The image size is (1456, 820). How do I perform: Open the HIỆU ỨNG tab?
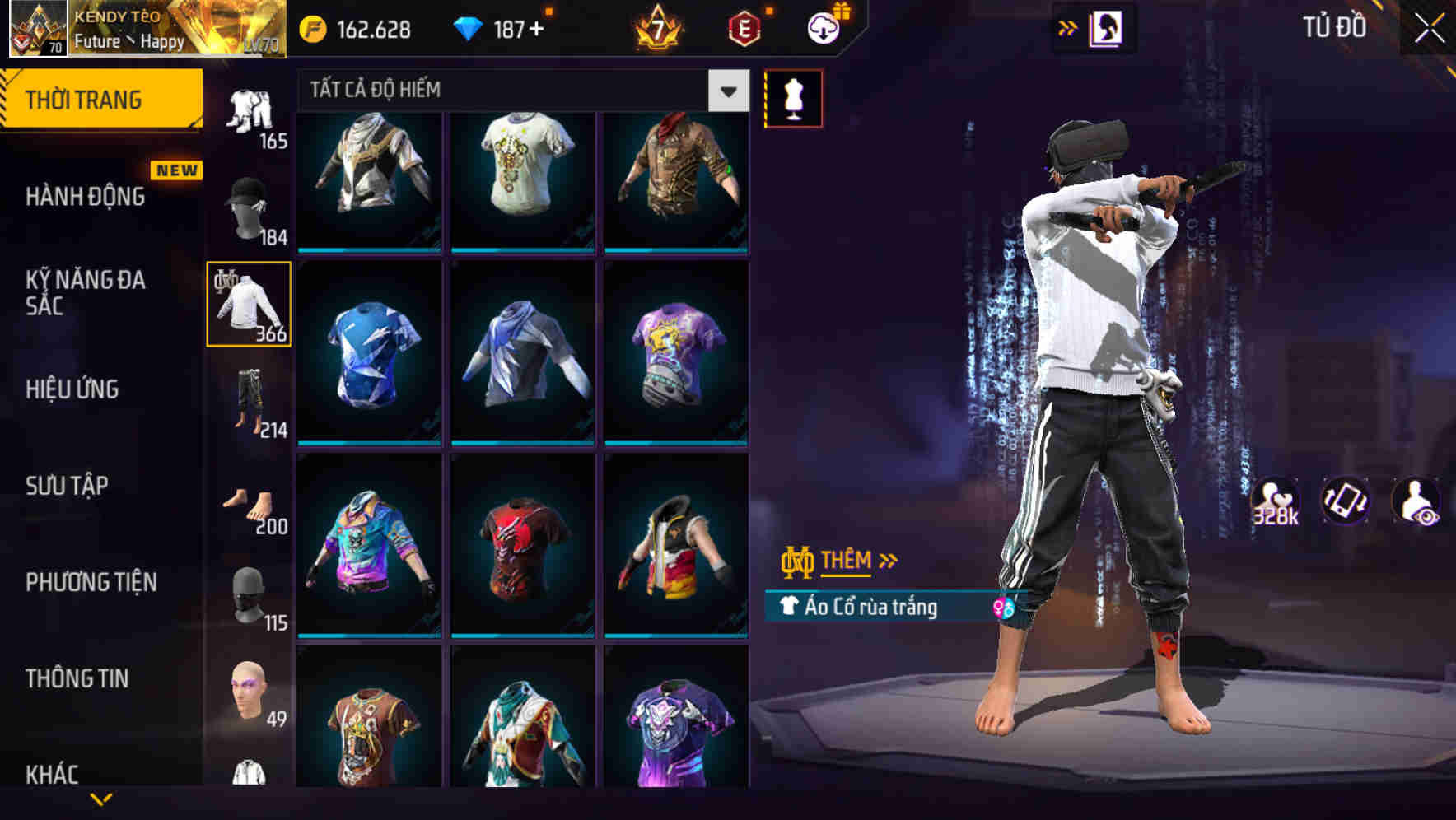[74, 389]
